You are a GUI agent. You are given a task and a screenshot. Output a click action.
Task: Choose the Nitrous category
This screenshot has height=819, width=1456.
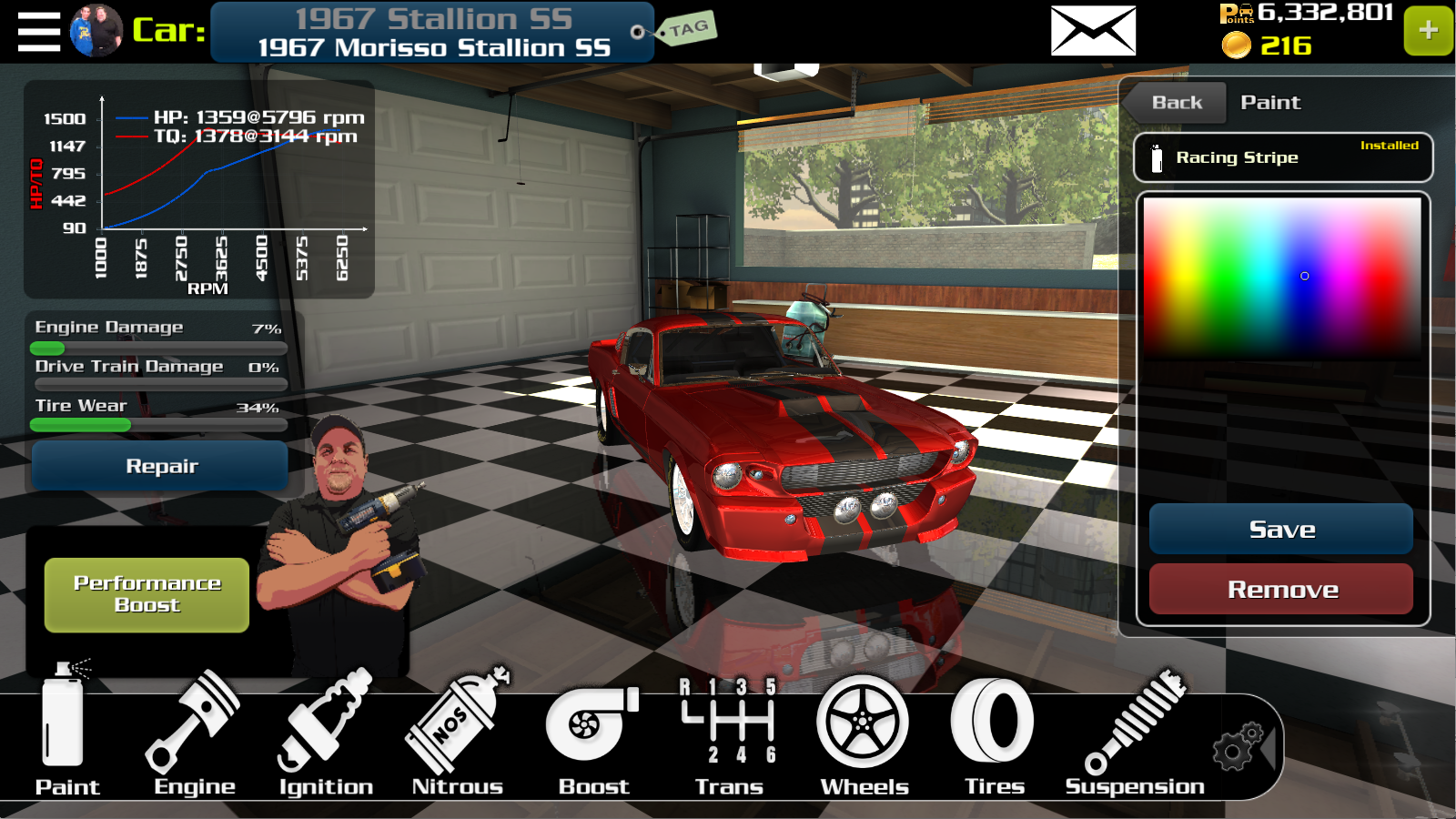pos(457,733)
